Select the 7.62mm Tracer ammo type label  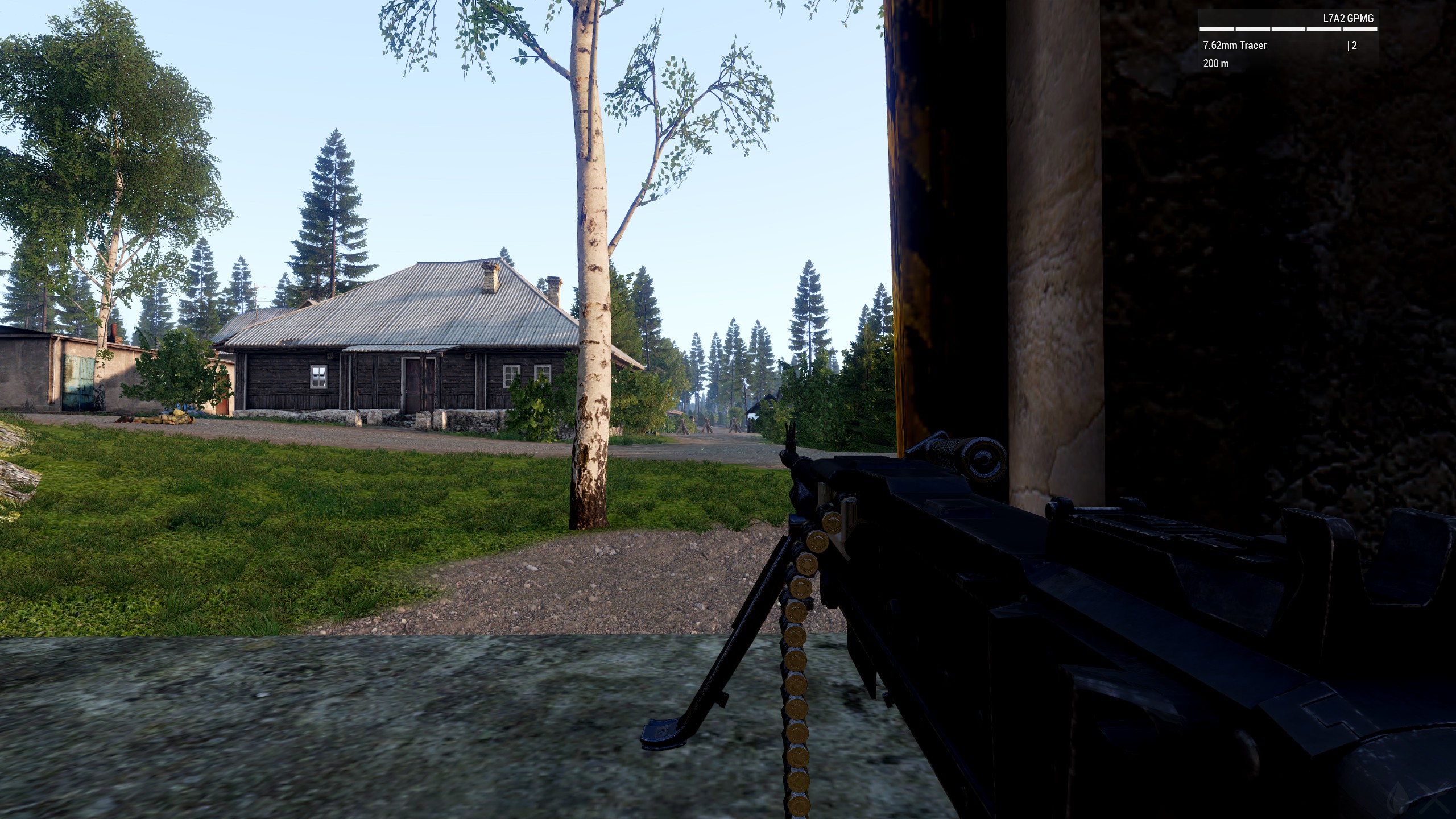click(1235, 45)
